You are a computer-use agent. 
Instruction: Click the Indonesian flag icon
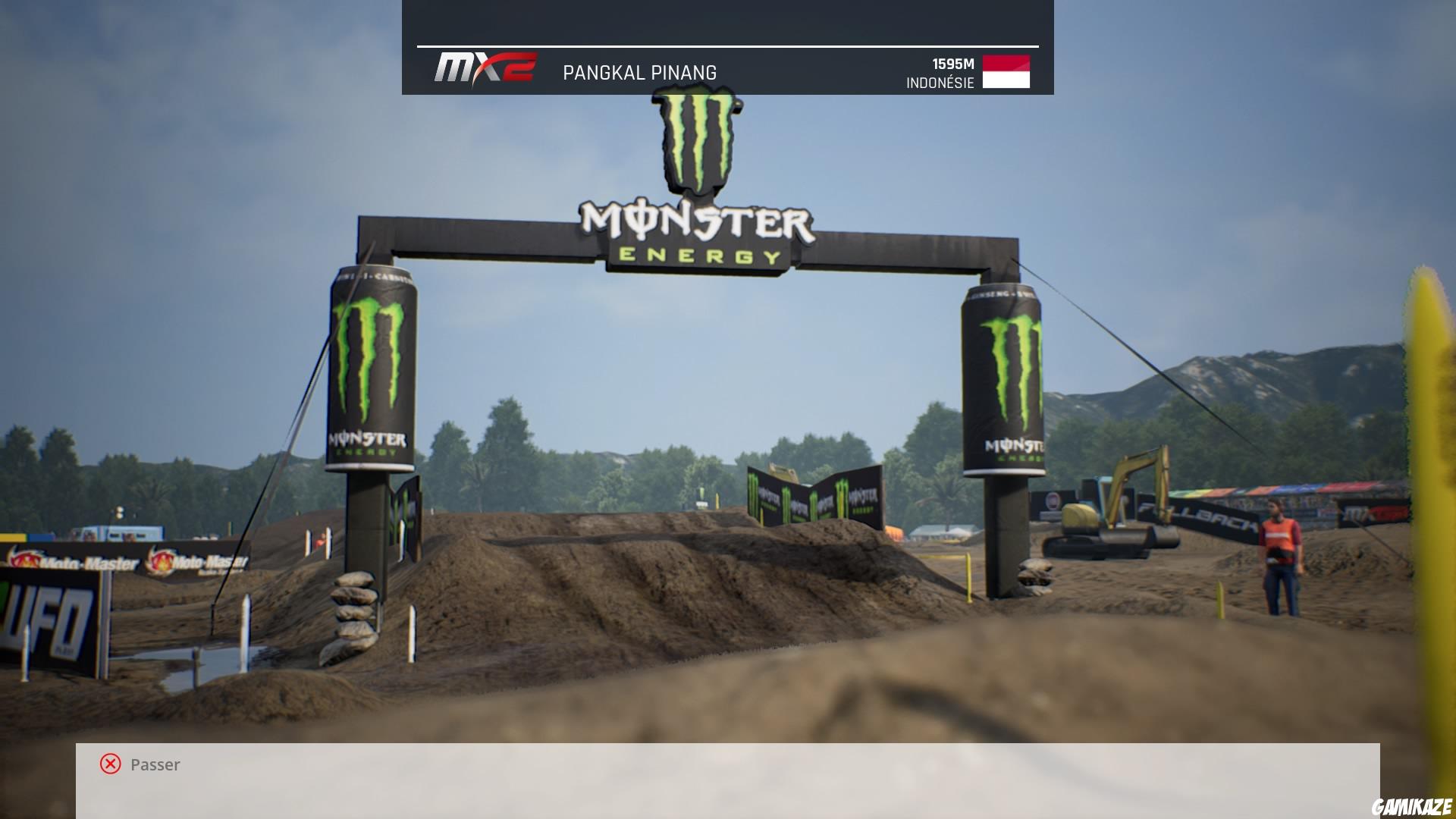(x=1006, y=72)
